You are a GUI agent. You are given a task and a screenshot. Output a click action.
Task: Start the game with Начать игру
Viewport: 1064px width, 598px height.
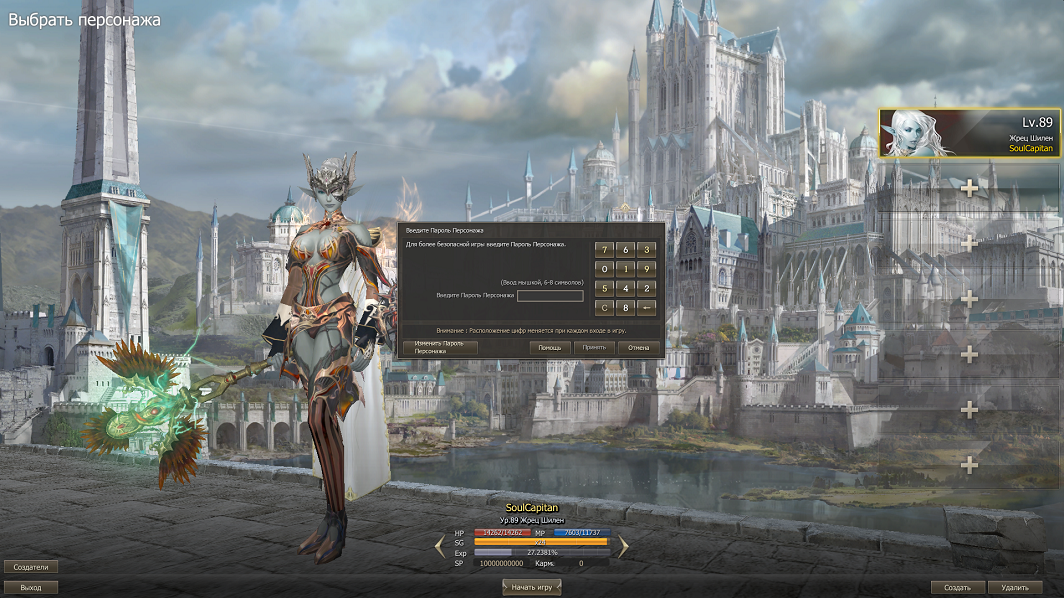point(531,587)
